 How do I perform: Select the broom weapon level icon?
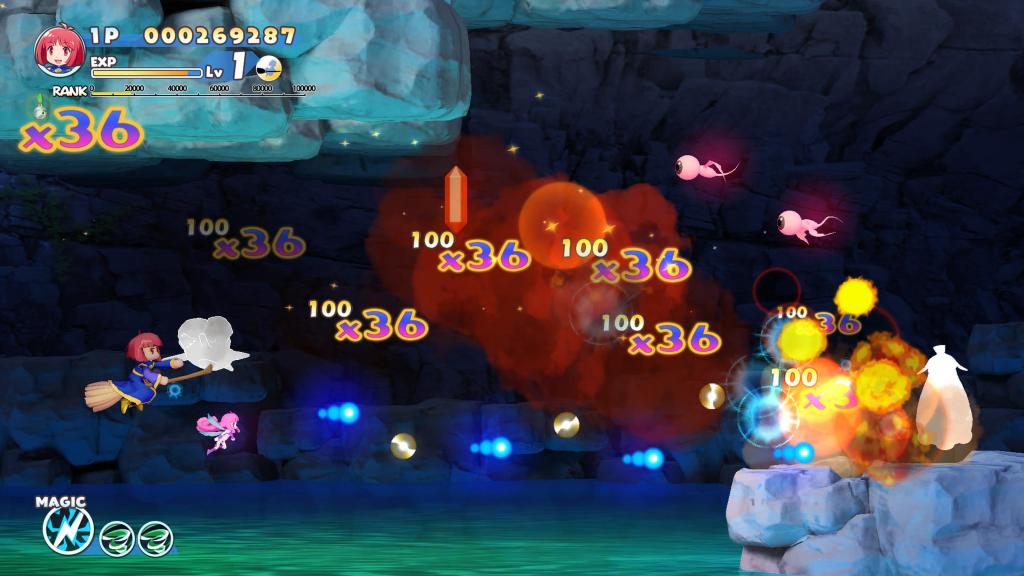pos(268,68)
